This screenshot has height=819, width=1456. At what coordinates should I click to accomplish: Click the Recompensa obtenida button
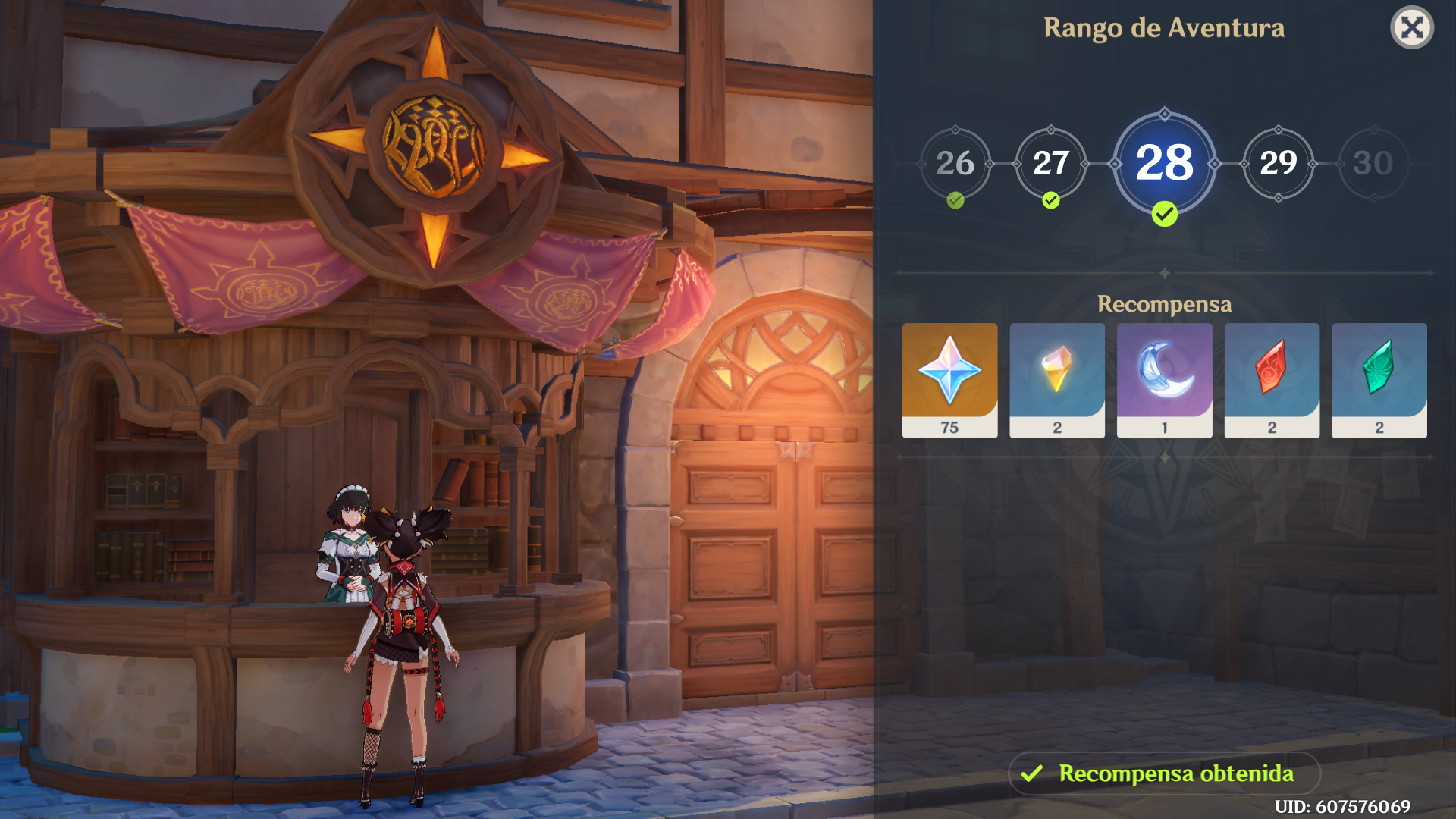point(1164,773)
